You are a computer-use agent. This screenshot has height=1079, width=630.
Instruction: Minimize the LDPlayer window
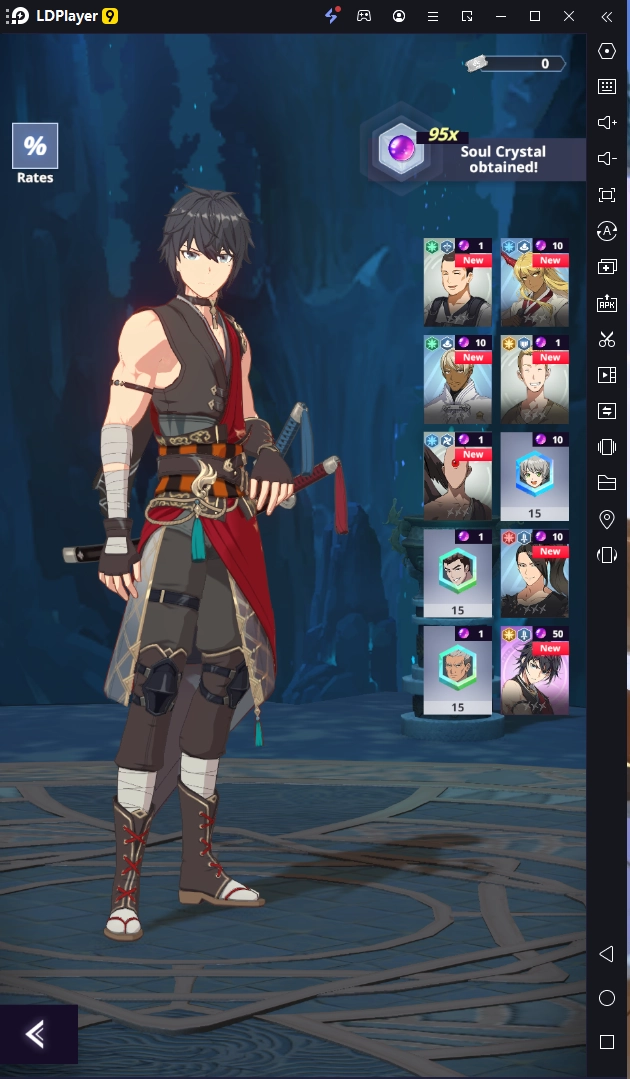click(501, 16)
